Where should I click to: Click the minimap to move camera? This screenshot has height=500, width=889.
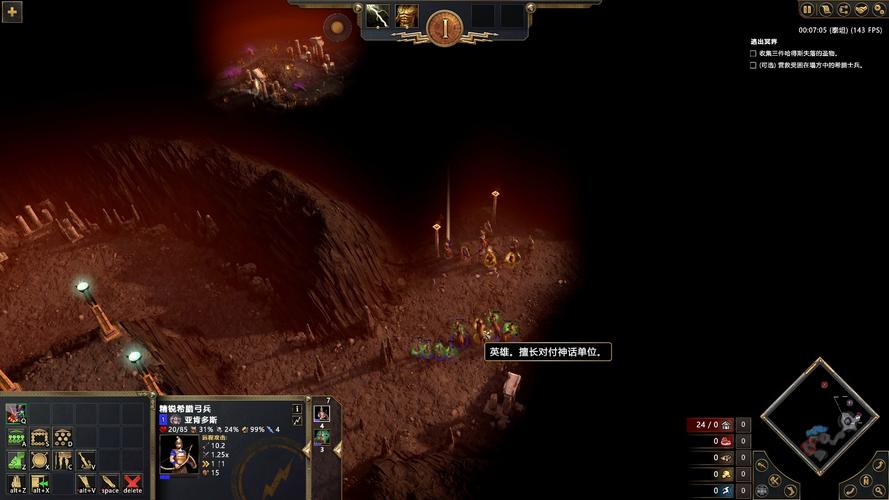click(x=819, y=420)
